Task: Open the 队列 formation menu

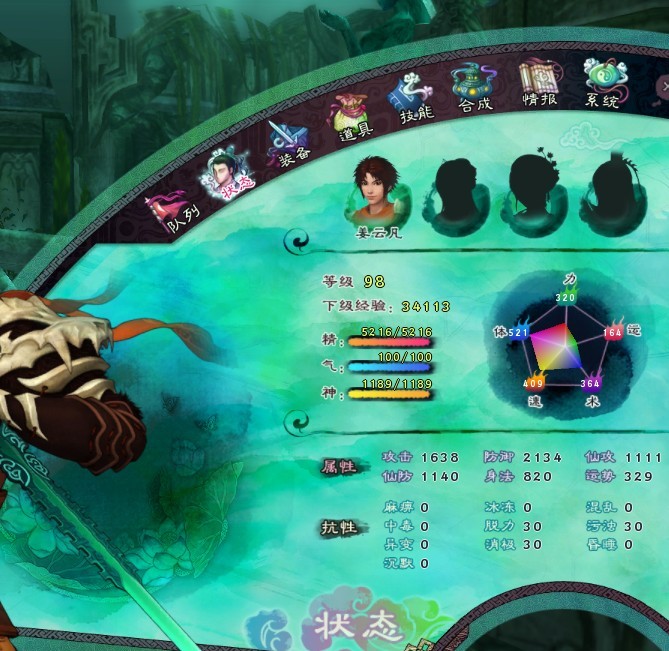Action: pos(172,213)
